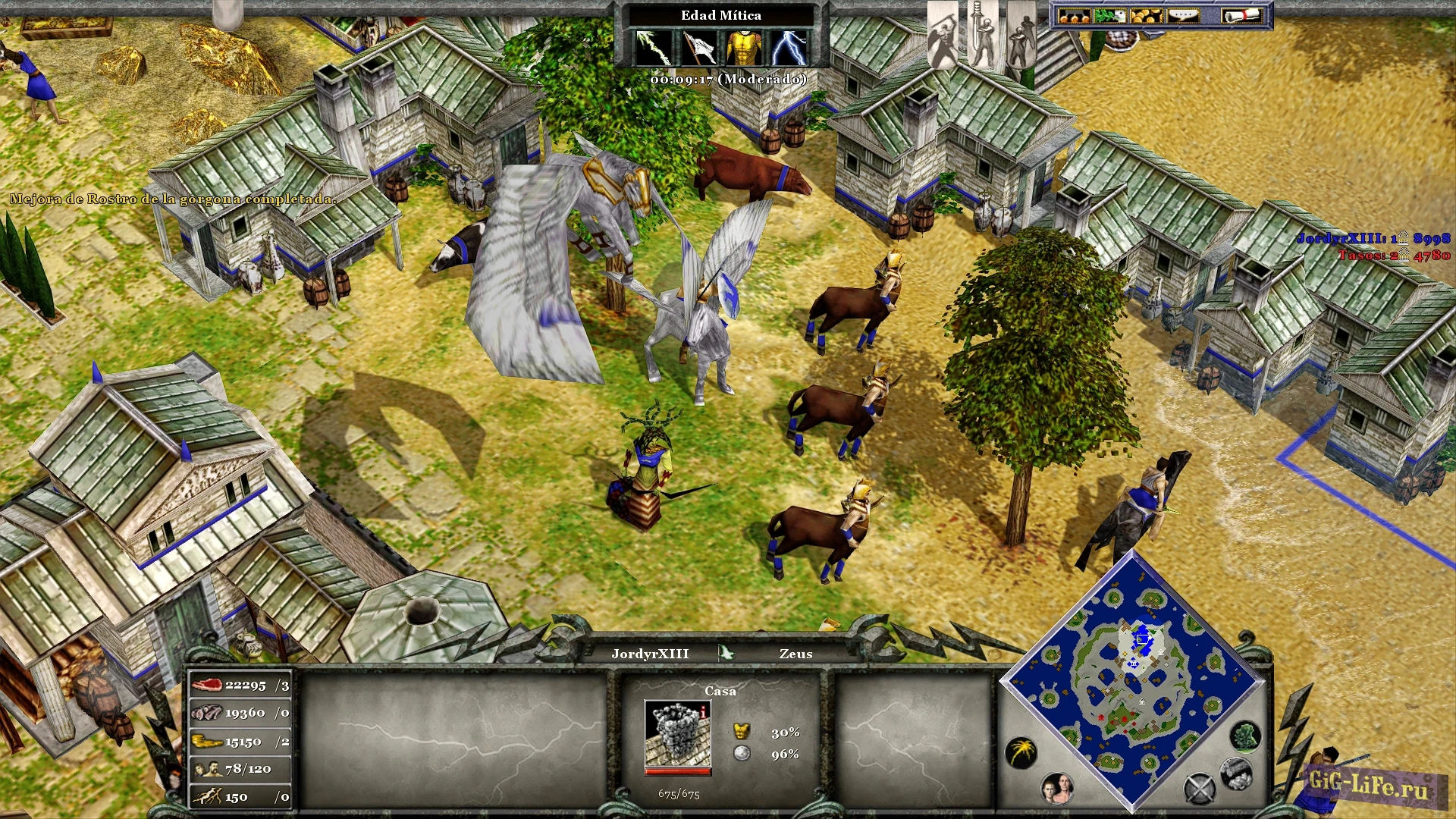The image size is (1456, 819).
Task: Toggle the resources minimap filter
Action: pyautogui.click(x=1235, y=772)
